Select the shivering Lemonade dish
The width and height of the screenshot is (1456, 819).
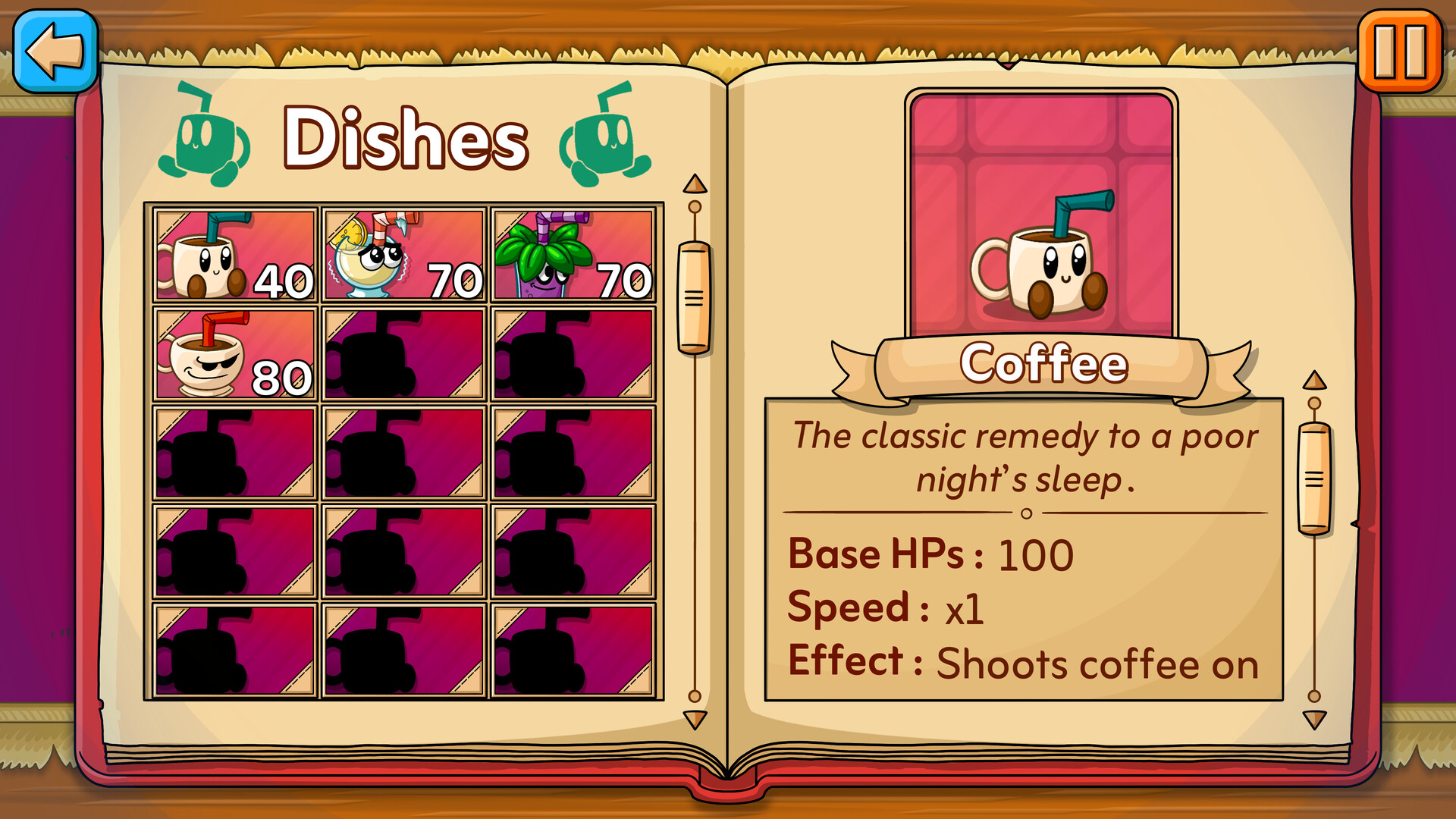tap(403, 254)
